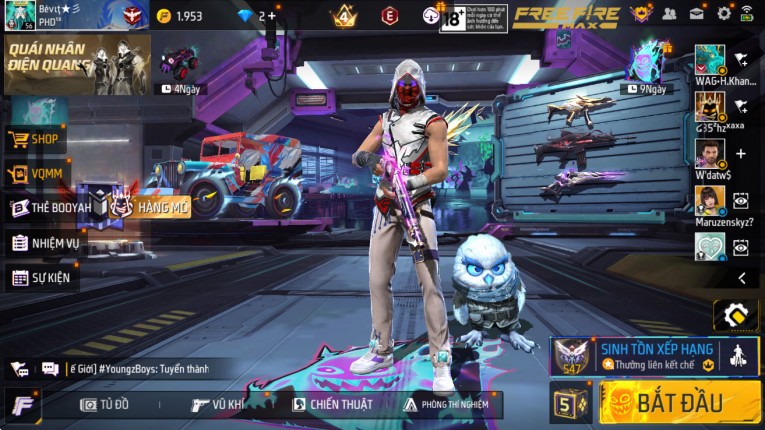
Task: Open the SỰ KIỆN events menu
Action: (x=43, y=277)
